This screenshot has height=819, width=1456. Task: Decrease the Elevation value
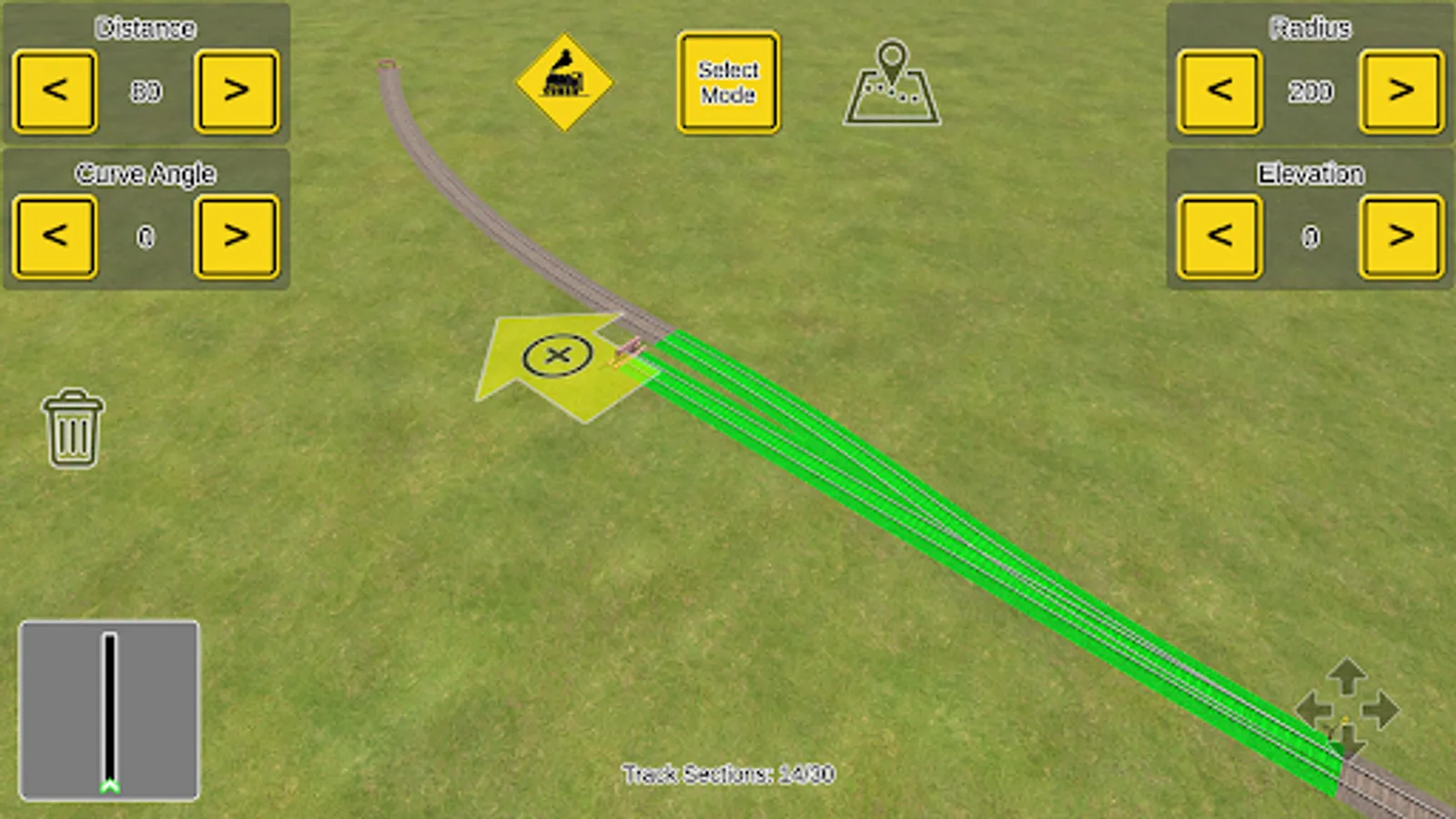(x=1218, y=237)
